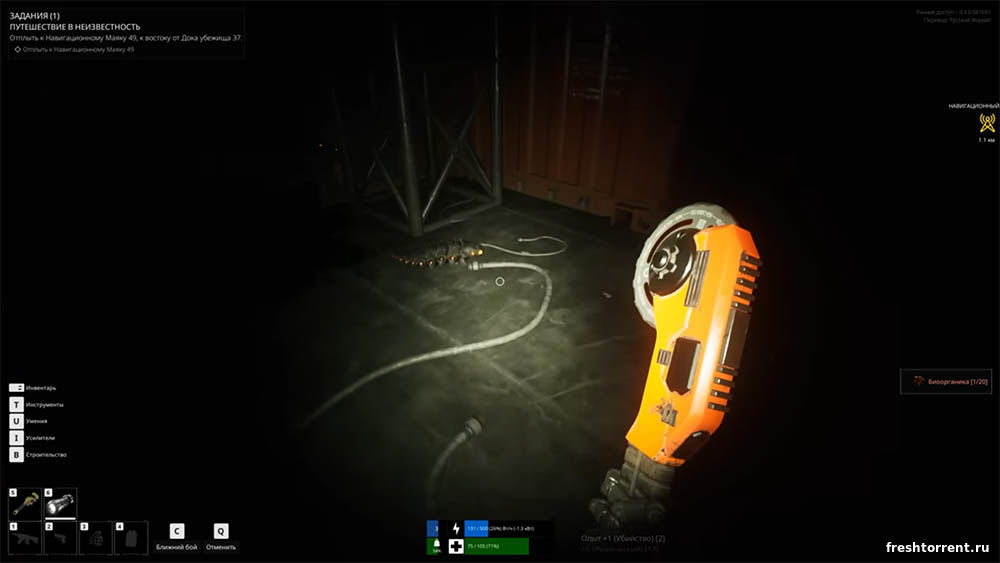
Task: Click the navigation beacon marker icon
Action: click(x=987, y=123)
